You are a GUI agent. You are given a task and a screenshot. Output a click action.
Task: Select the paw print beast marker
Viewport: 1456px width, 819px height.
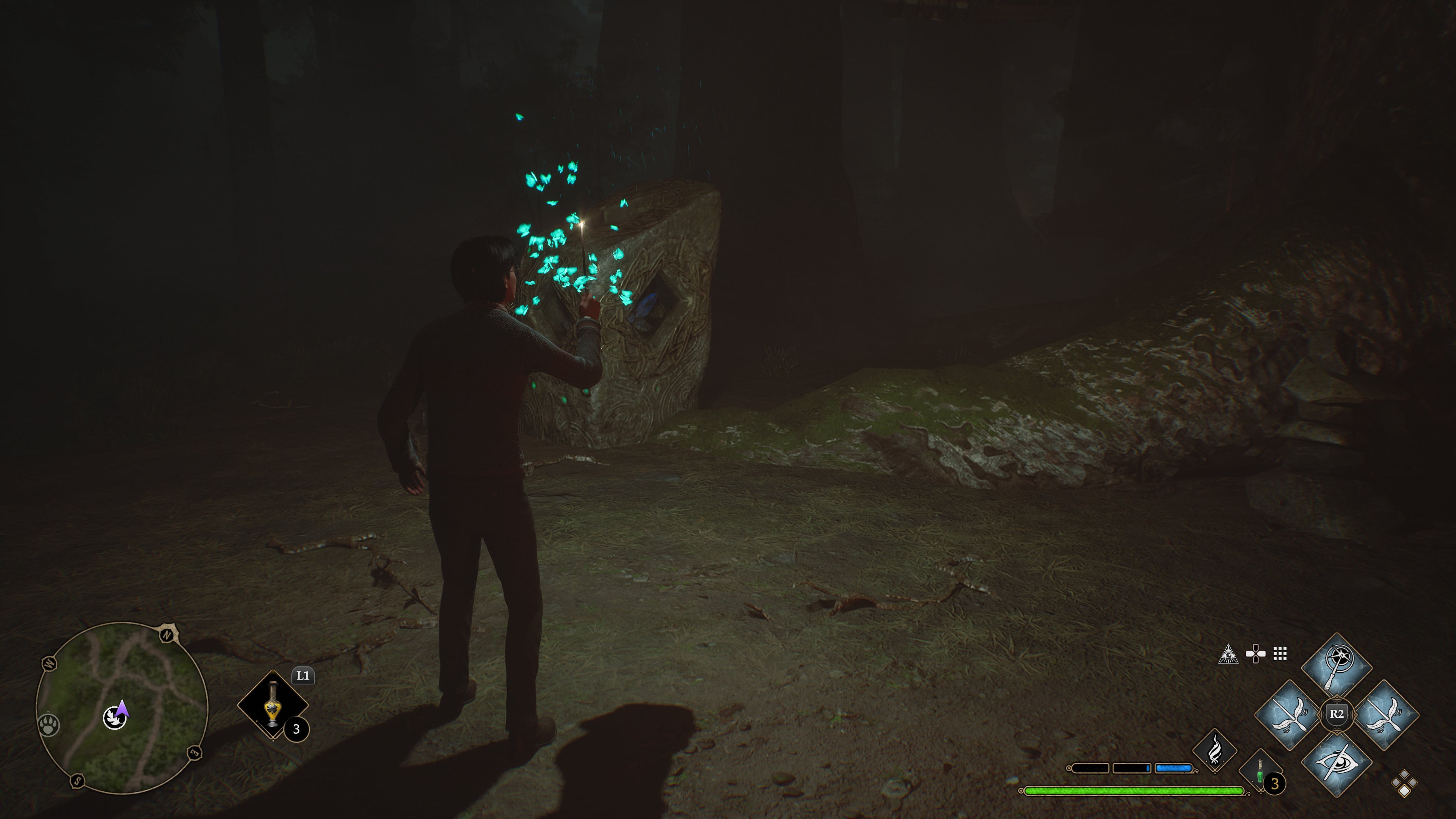49,725
